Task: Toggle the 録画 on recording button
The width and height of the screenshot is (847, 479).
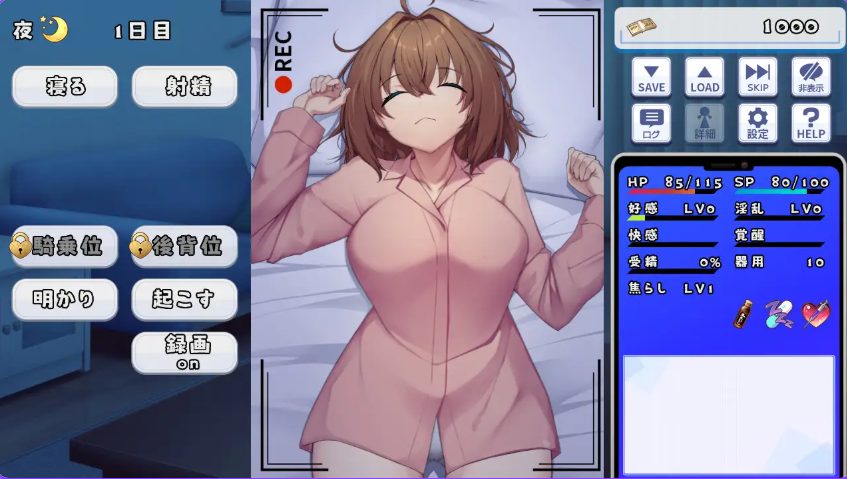Action: click(185, 352)
